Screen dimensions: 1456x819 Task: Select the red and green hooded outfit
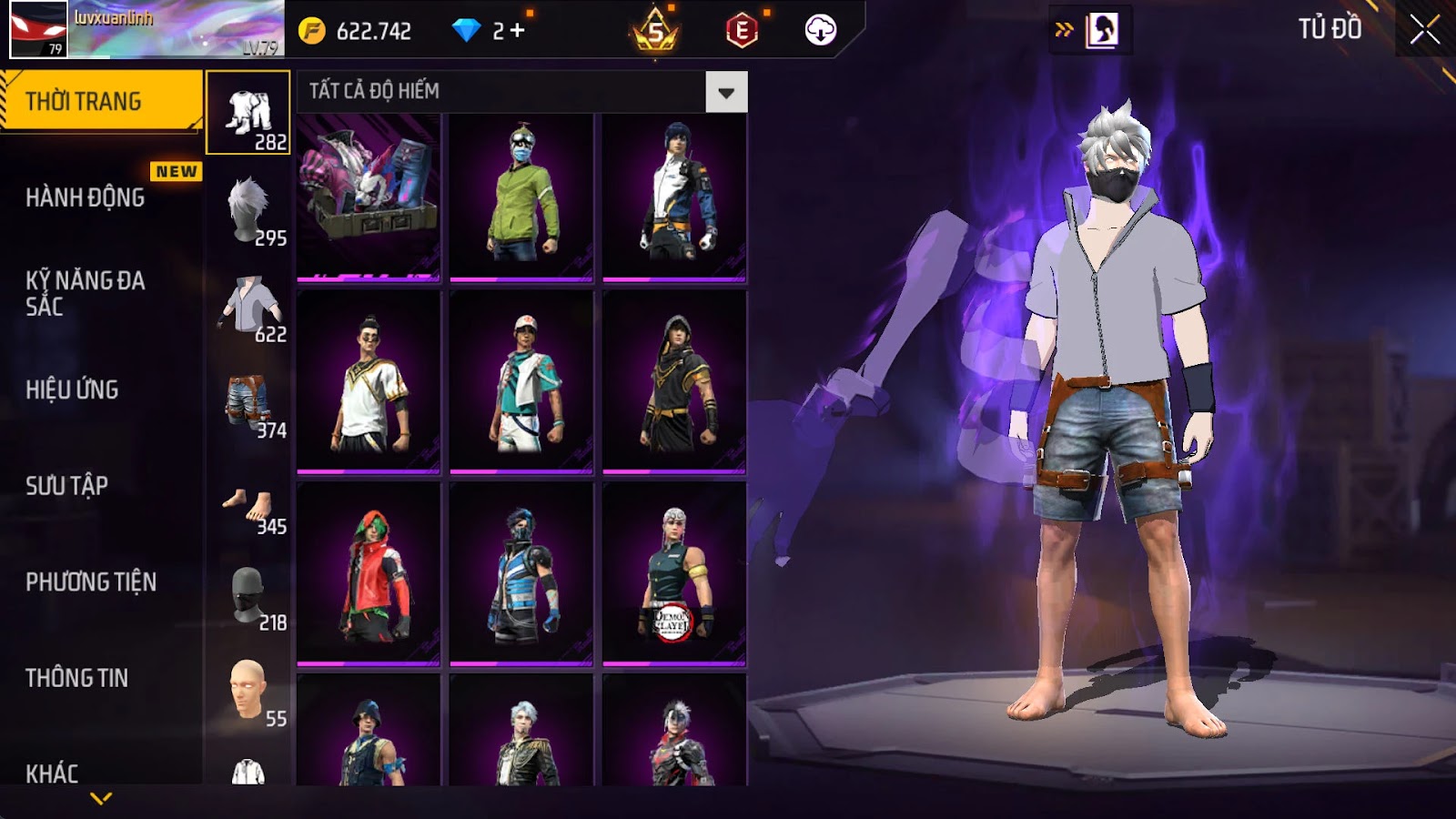click(x=369, y=573)
